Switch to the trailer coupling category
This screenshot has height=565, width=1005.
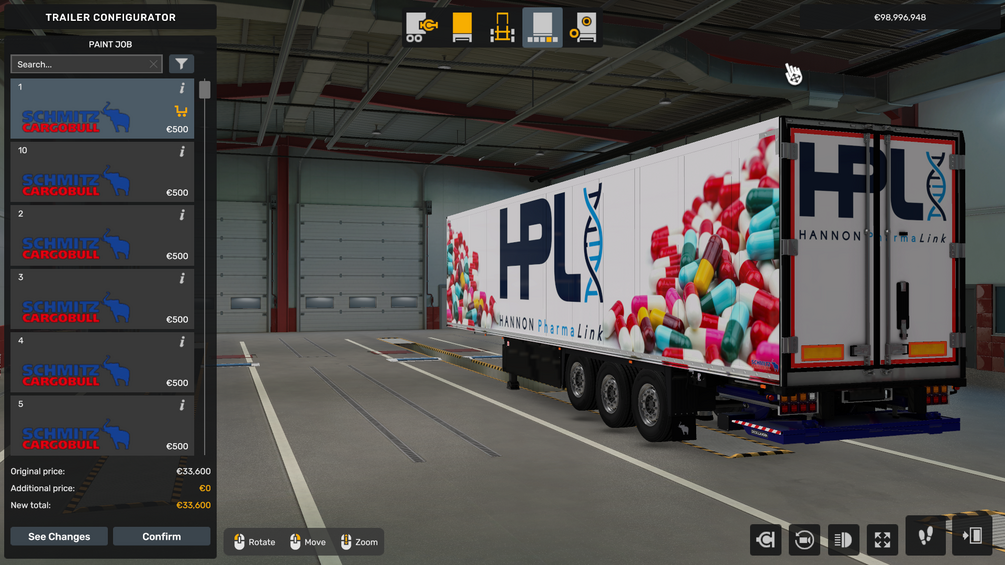tap(421, 27)
